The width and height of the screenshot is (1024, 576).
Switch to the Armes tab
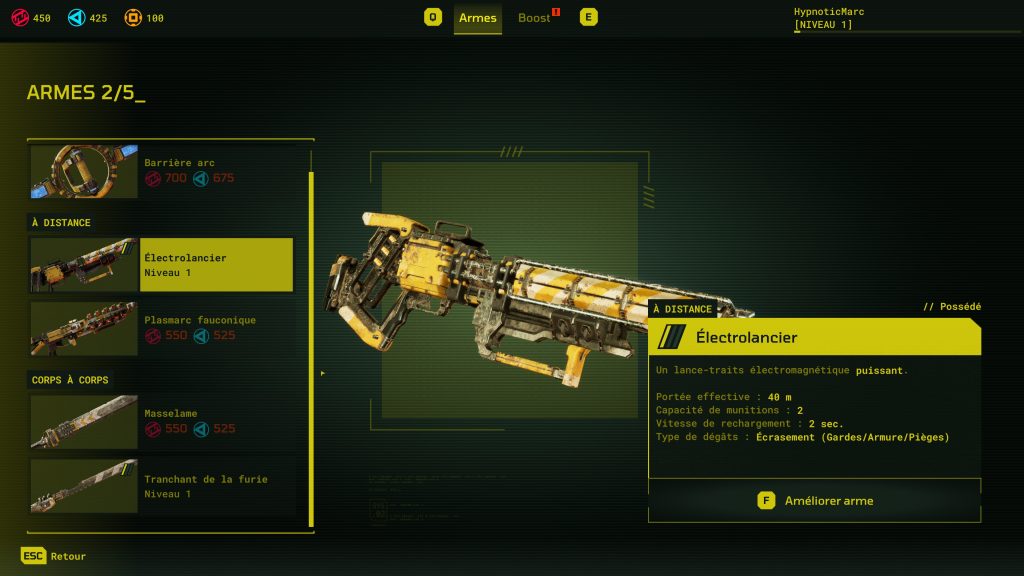pos(477,18)
